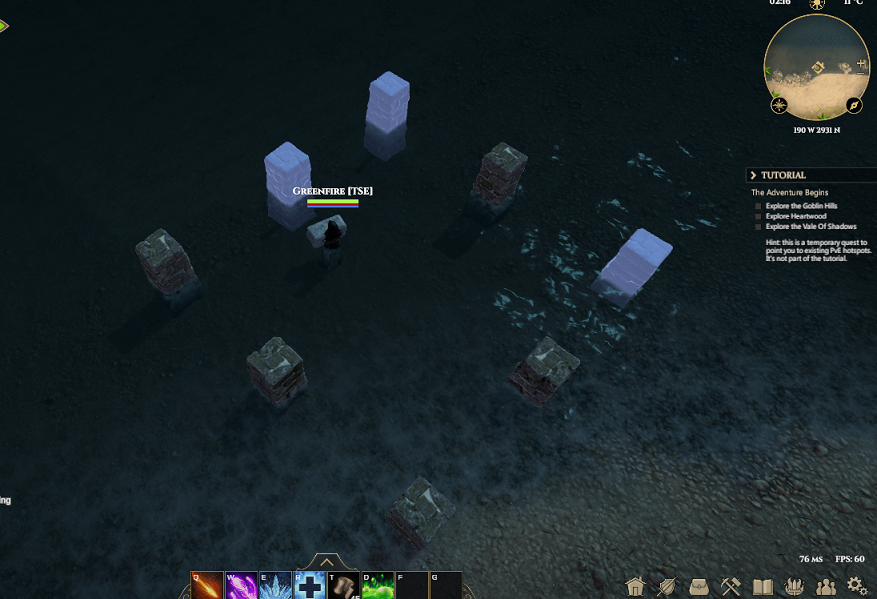Use the ice crystal ability on E
This screenshot has height=599, width=877.
point(275,585)
